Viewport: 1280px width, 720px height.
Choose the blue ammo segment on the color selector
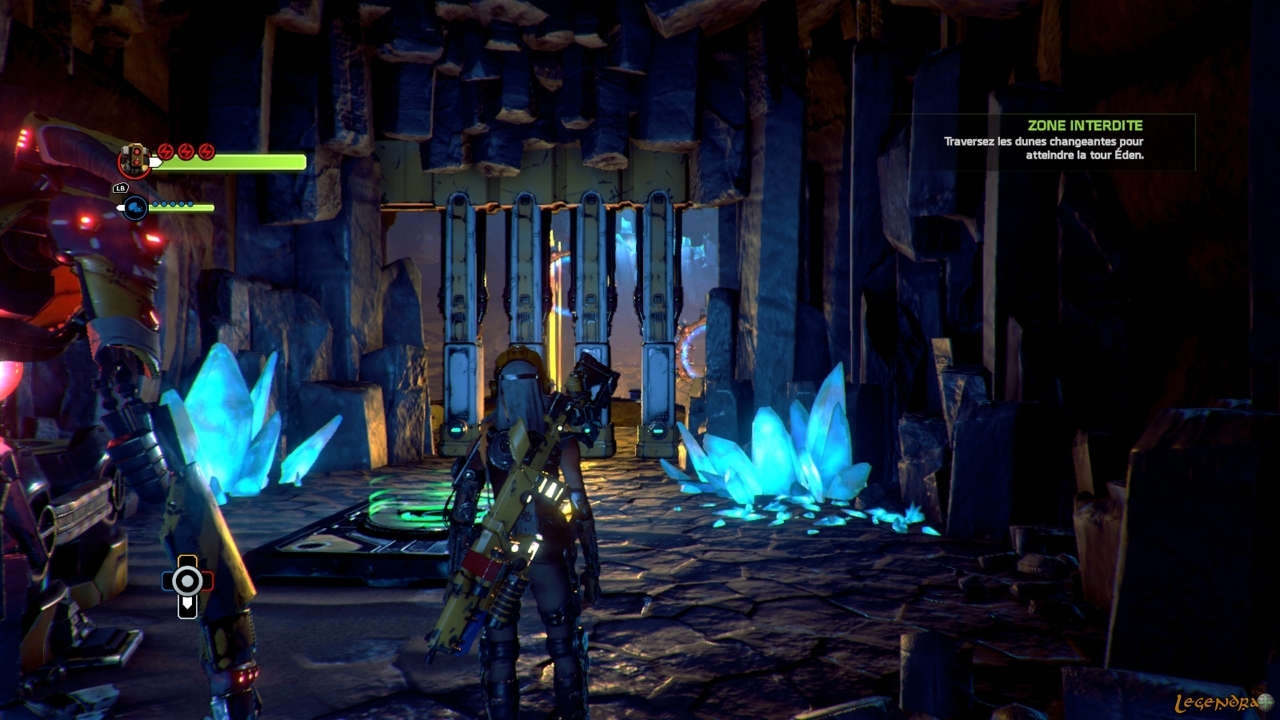click(x=169, y=581)
